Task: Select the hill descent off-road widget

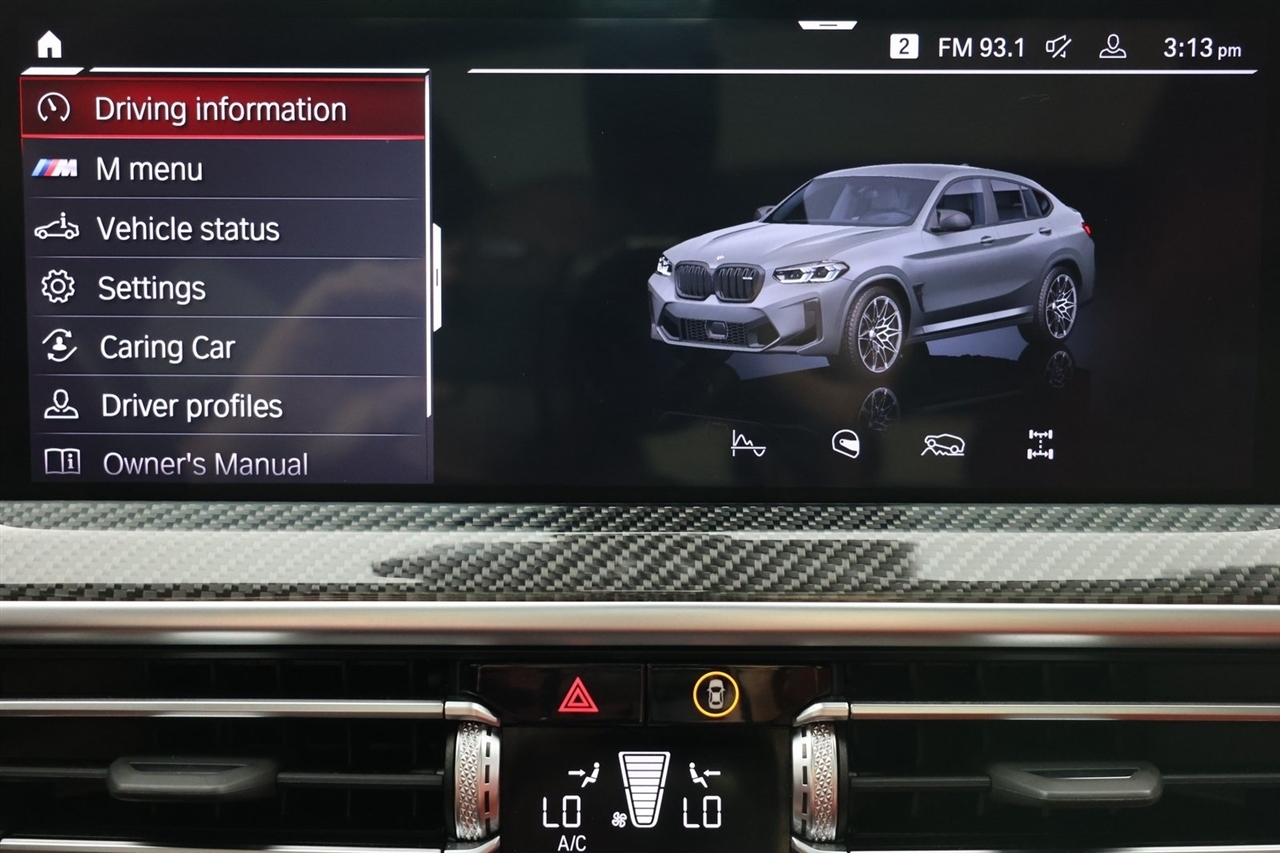Action: tap(941, 446)
